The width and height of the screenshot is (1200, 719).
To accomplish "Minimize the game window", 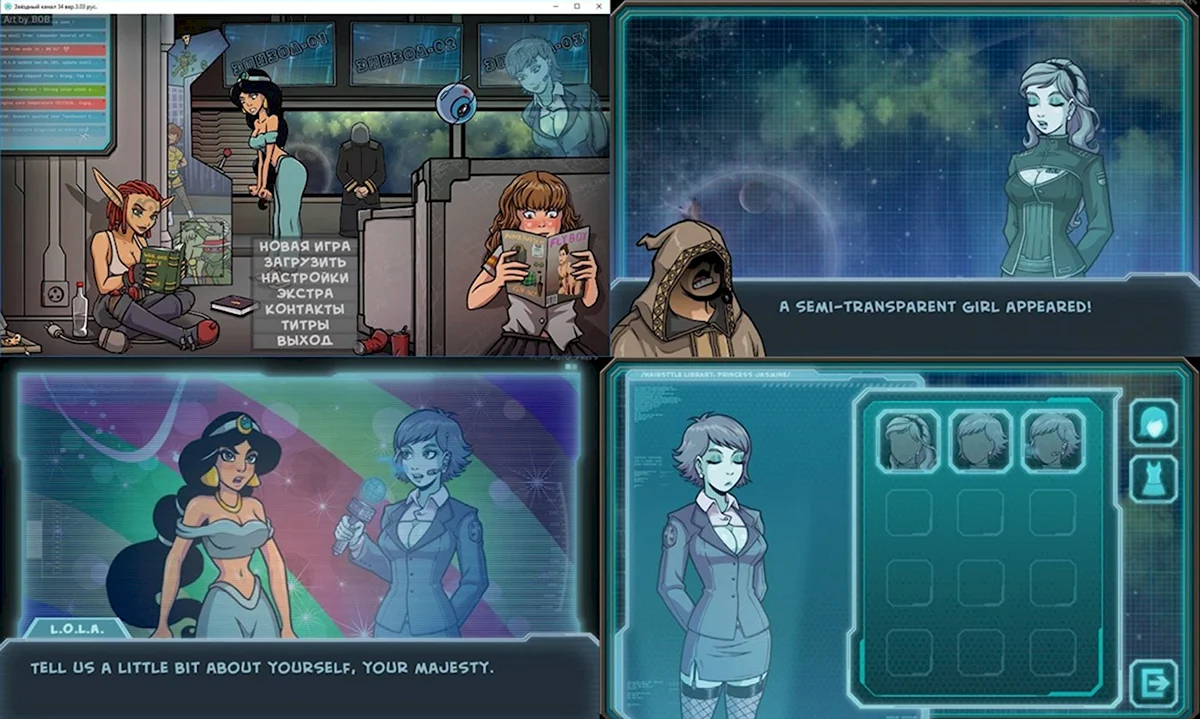I will (x=555, y=6).
